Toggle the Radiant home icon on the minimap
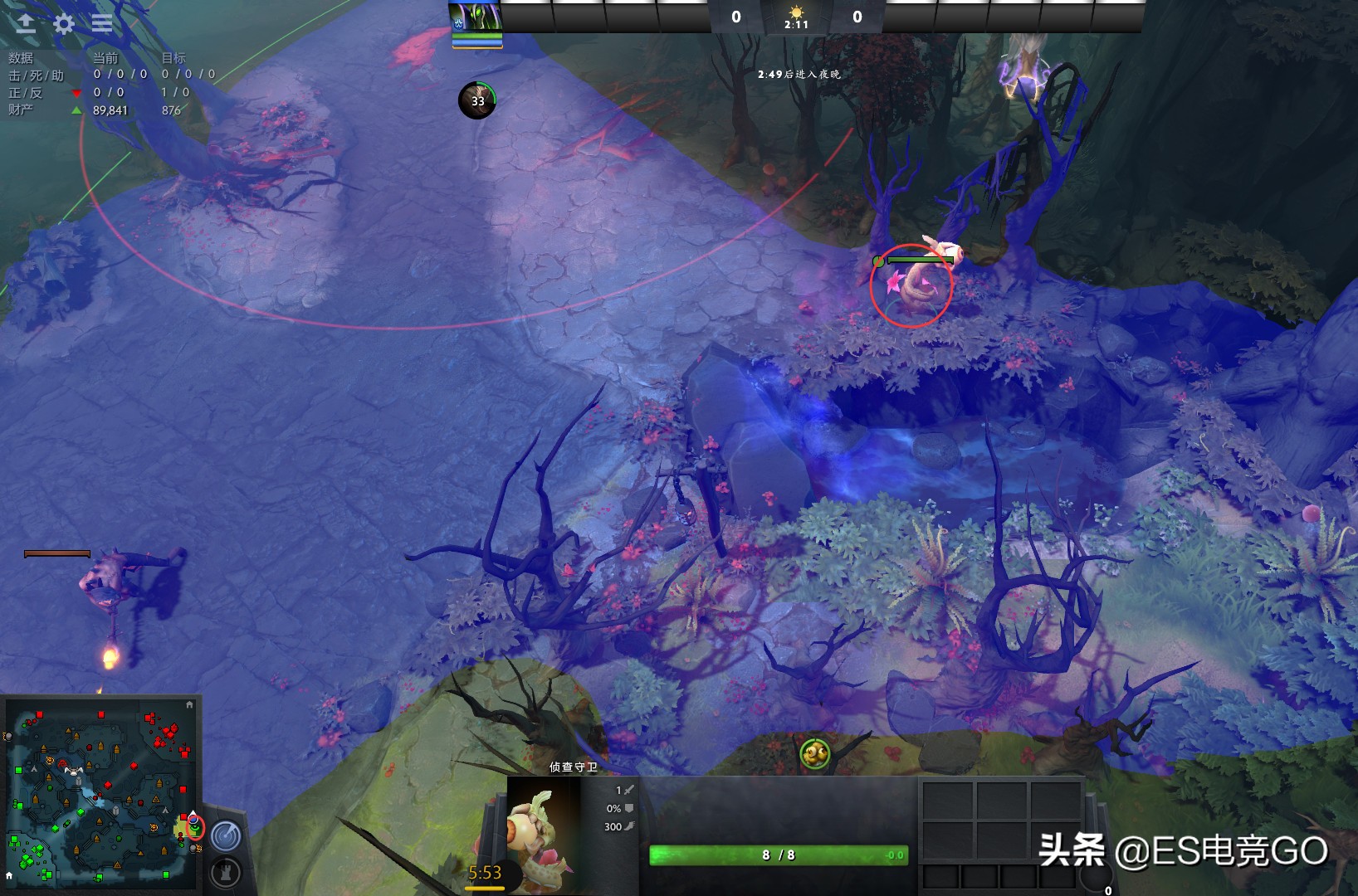 (x=9, y=874)
